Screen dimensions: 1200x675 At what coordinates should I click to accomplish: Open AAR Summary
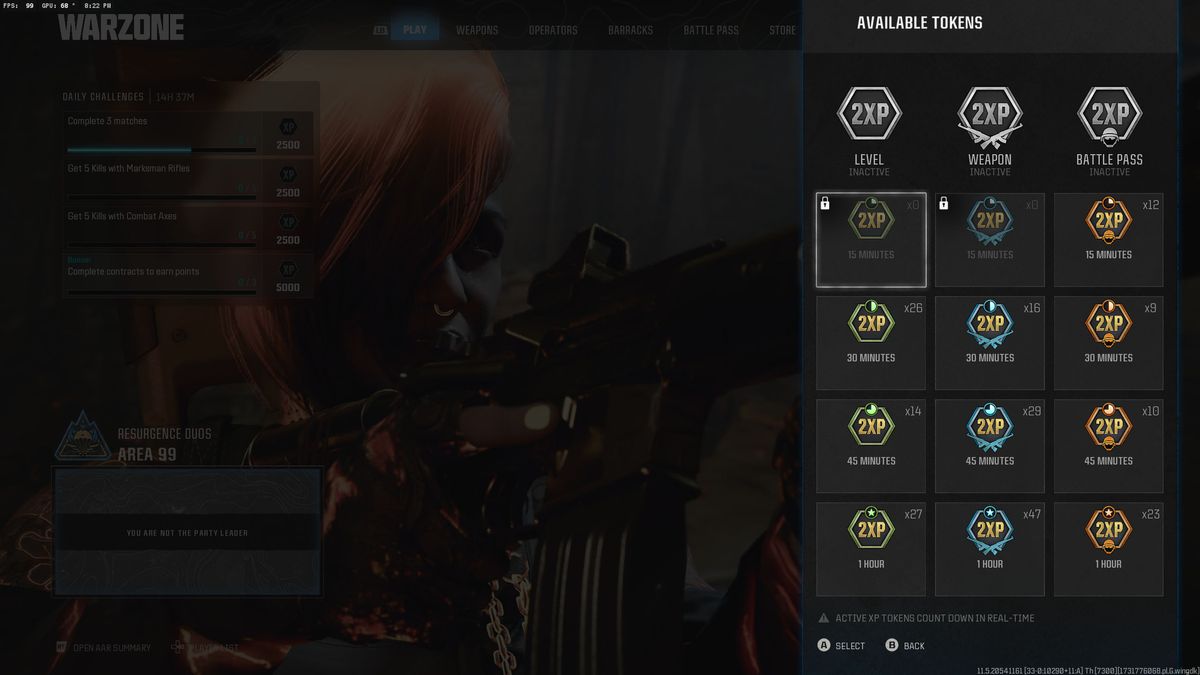[110, 648]
